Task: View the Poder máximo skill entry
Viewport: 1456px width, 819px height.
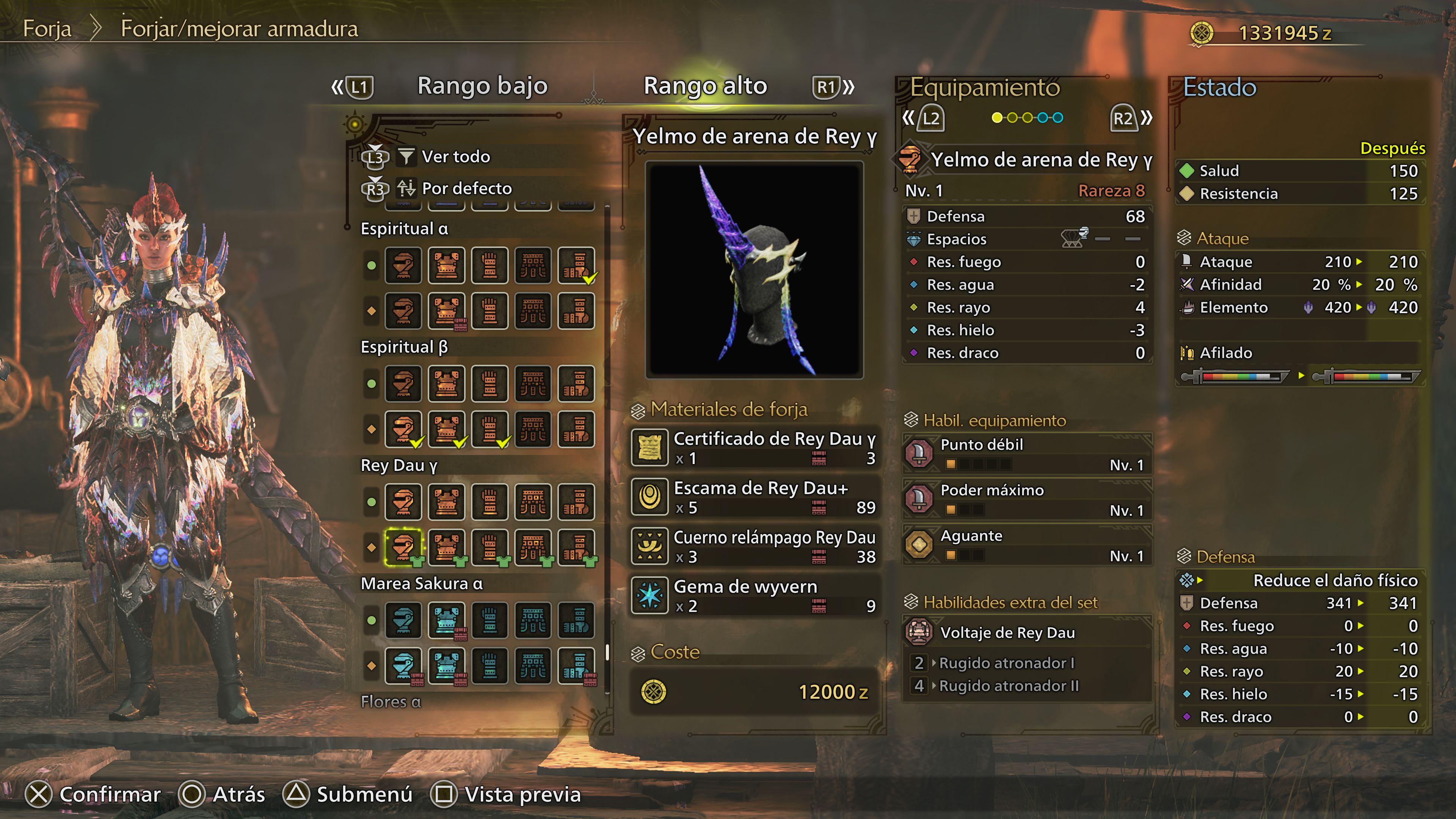Action: [1026, 500]
